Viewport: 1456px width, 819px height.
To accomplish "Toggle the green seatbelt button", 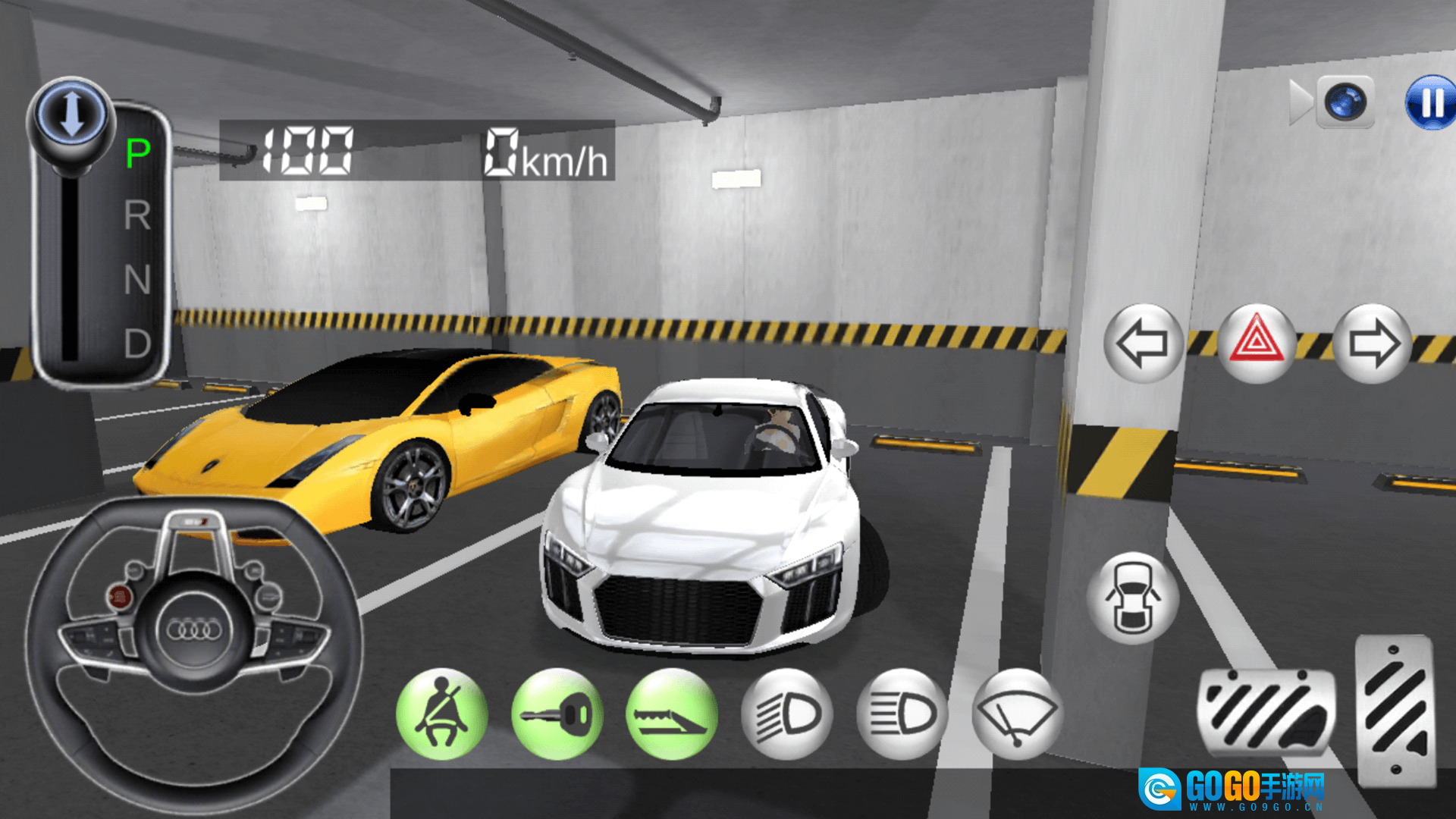I will pyautogui.click(x=442, y=714).
